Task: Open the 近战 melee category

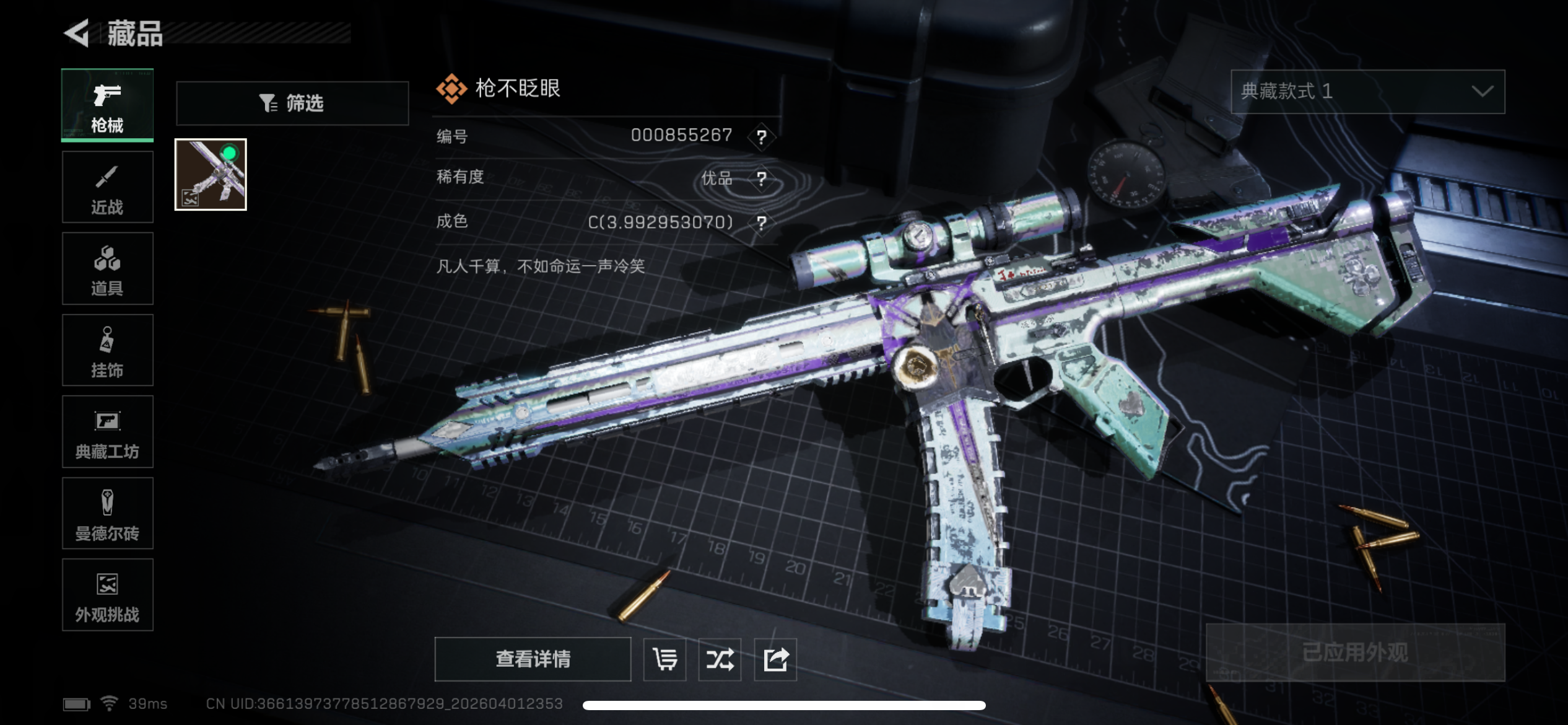Action: [107, 187]
